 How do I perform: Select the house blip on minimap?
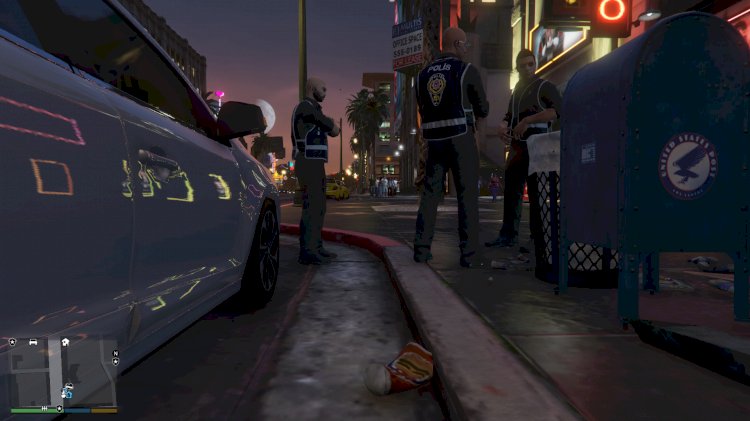click(65, 342)
